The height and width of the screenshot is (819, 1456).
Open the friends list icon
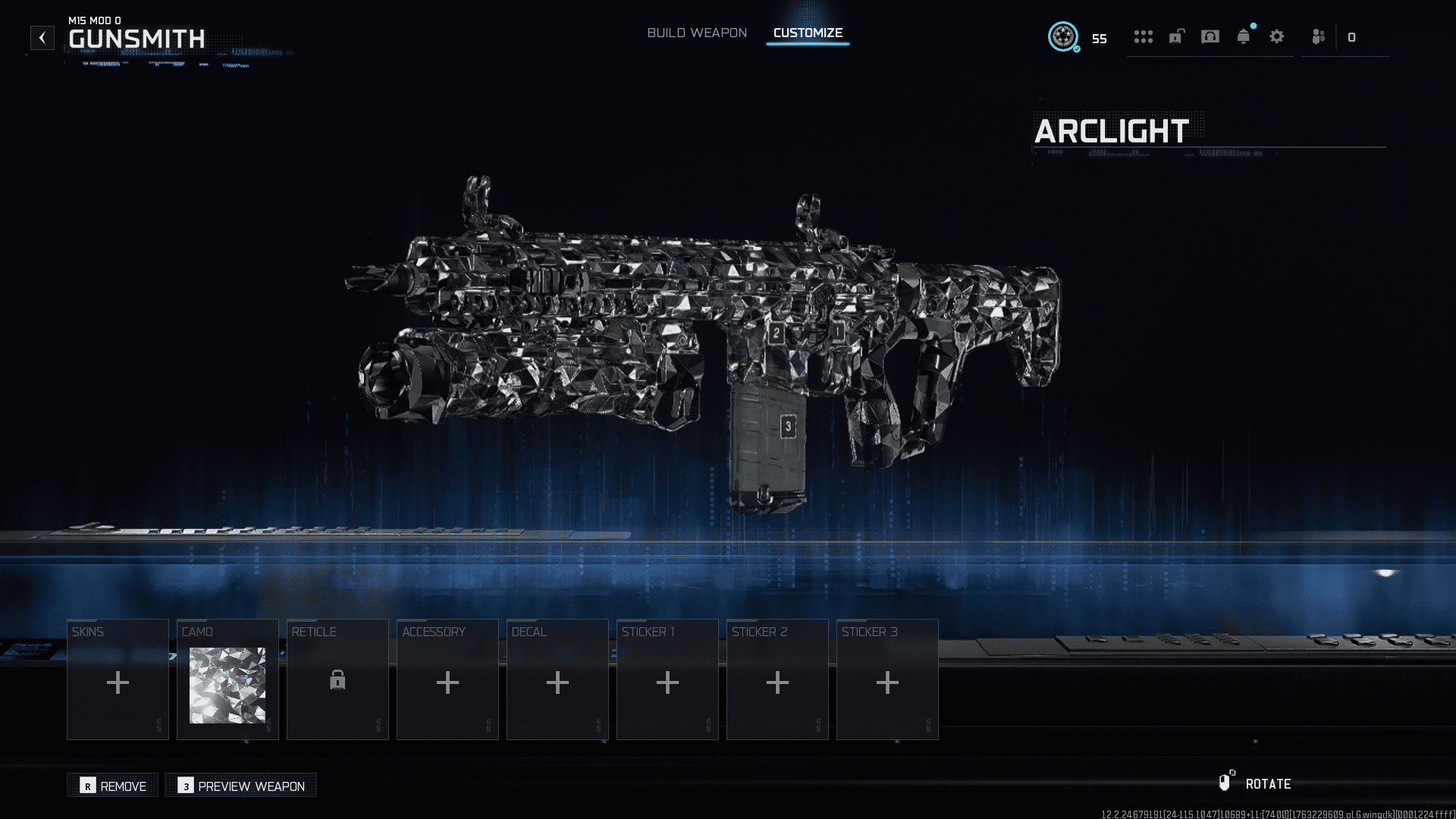click(1319, 37)
